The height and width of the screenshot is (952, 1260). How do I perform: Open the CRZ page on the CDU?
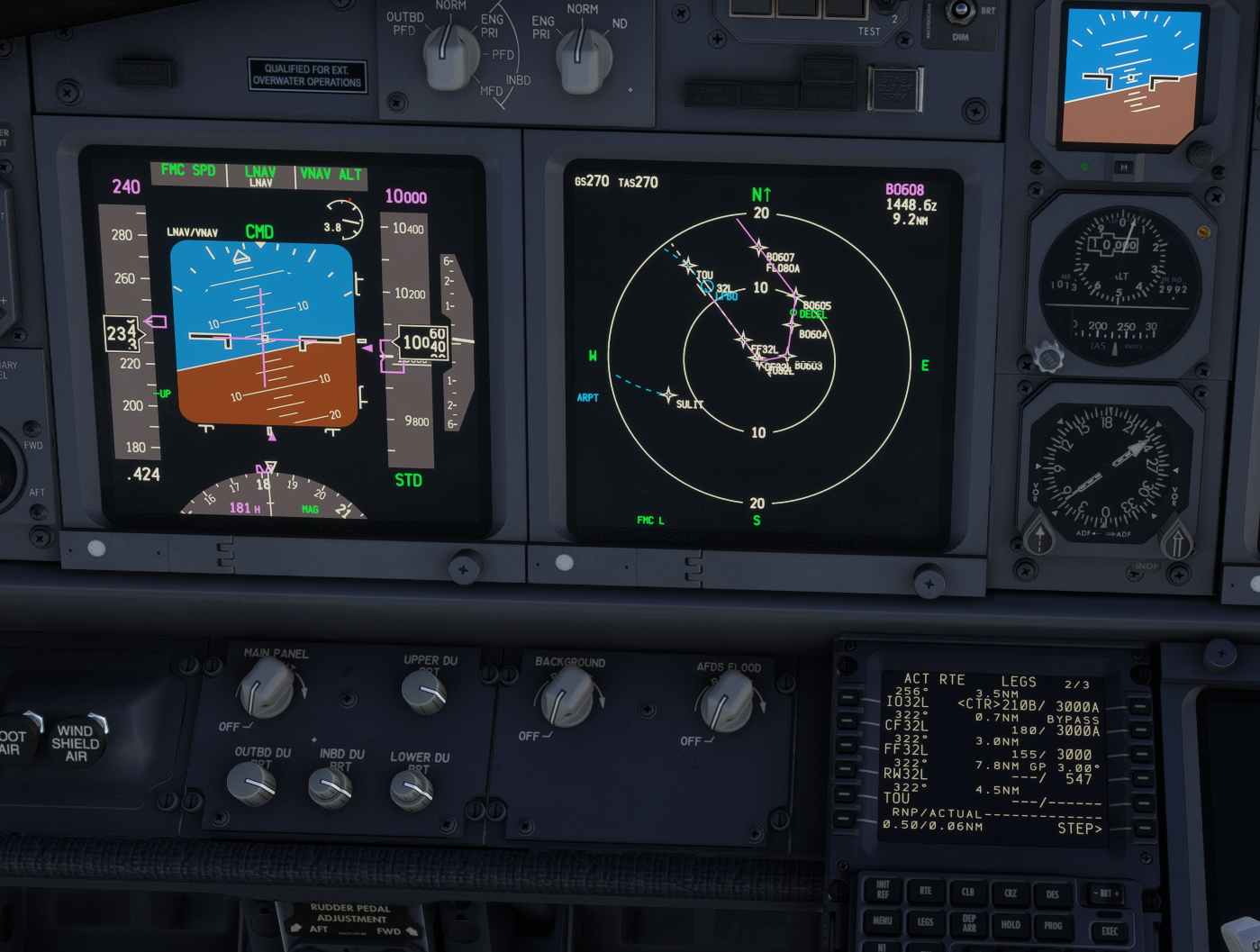coord(1011,893)
